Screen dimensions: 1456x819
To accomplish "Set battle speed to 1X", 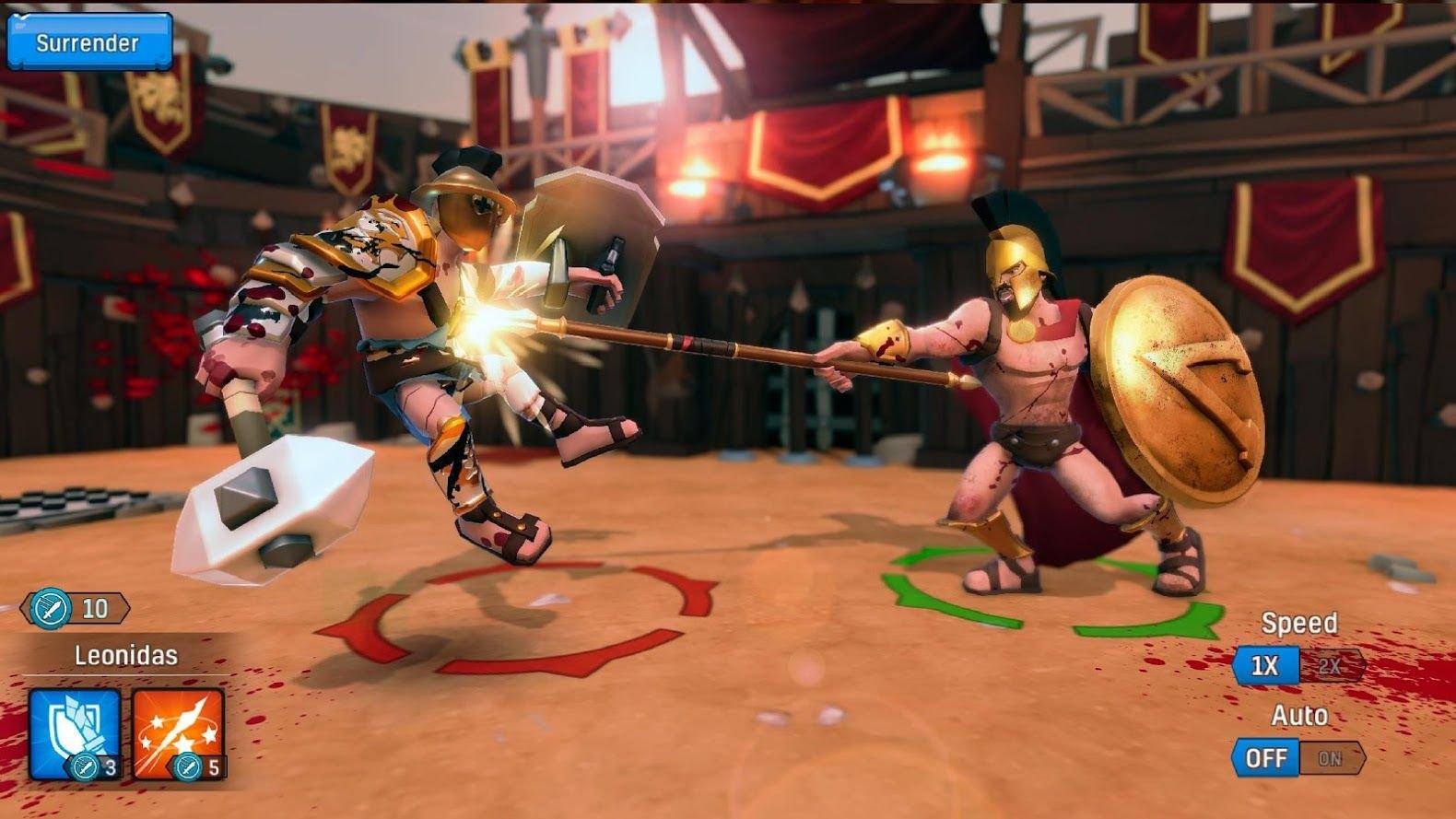I will [x=1265, y=665].
